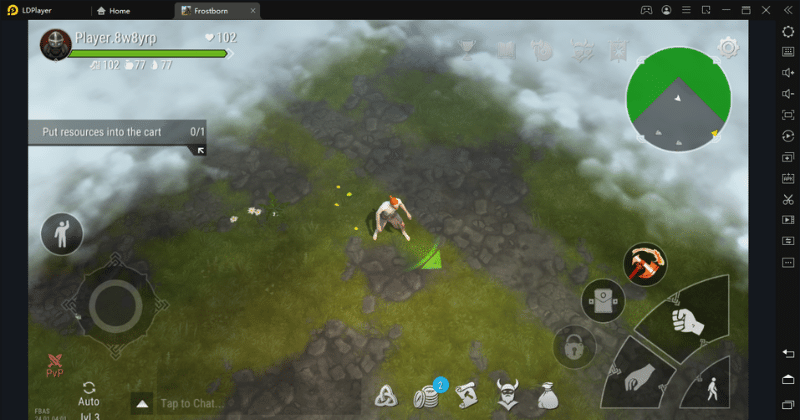
Task: Open the inventory sack bag
Action: (x=546, y=395)
